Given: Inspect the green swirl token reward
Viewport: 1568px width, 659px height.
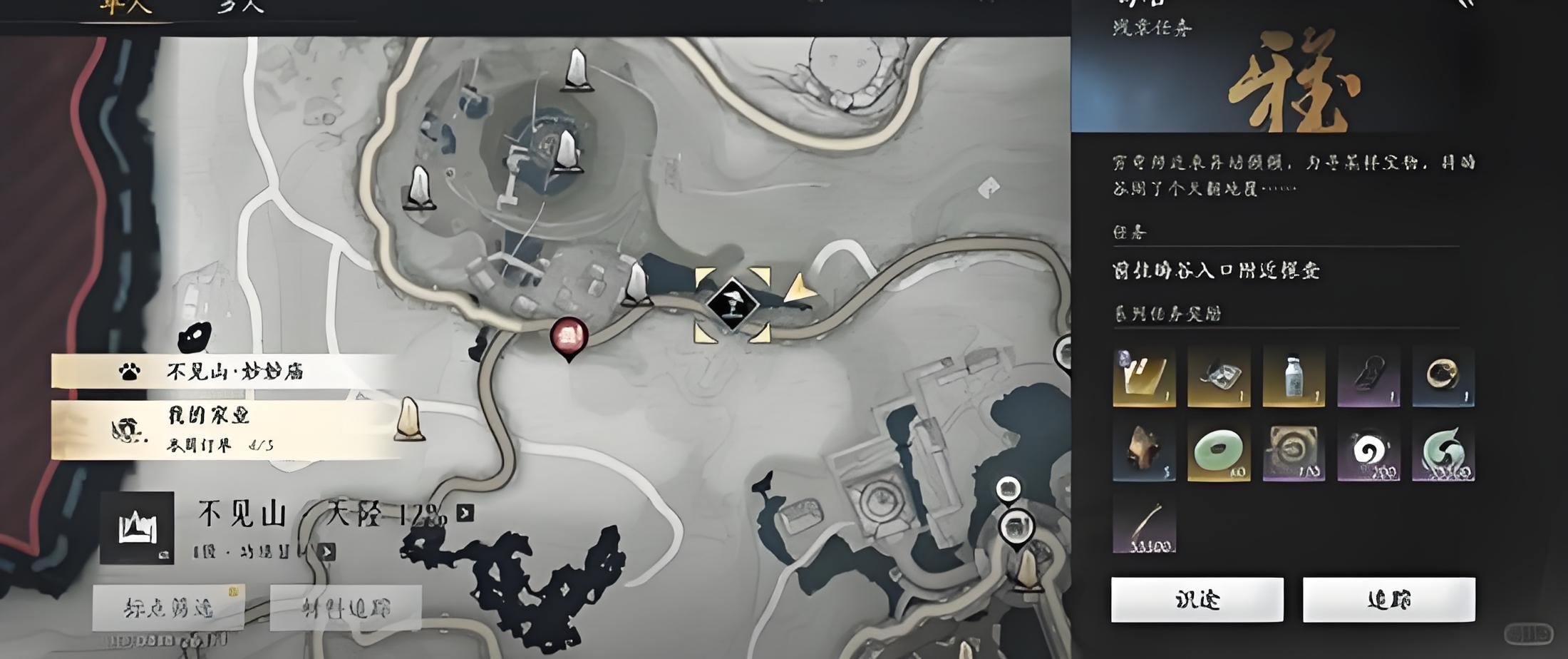Looking at the screenshot, I should pos(1443,451).
